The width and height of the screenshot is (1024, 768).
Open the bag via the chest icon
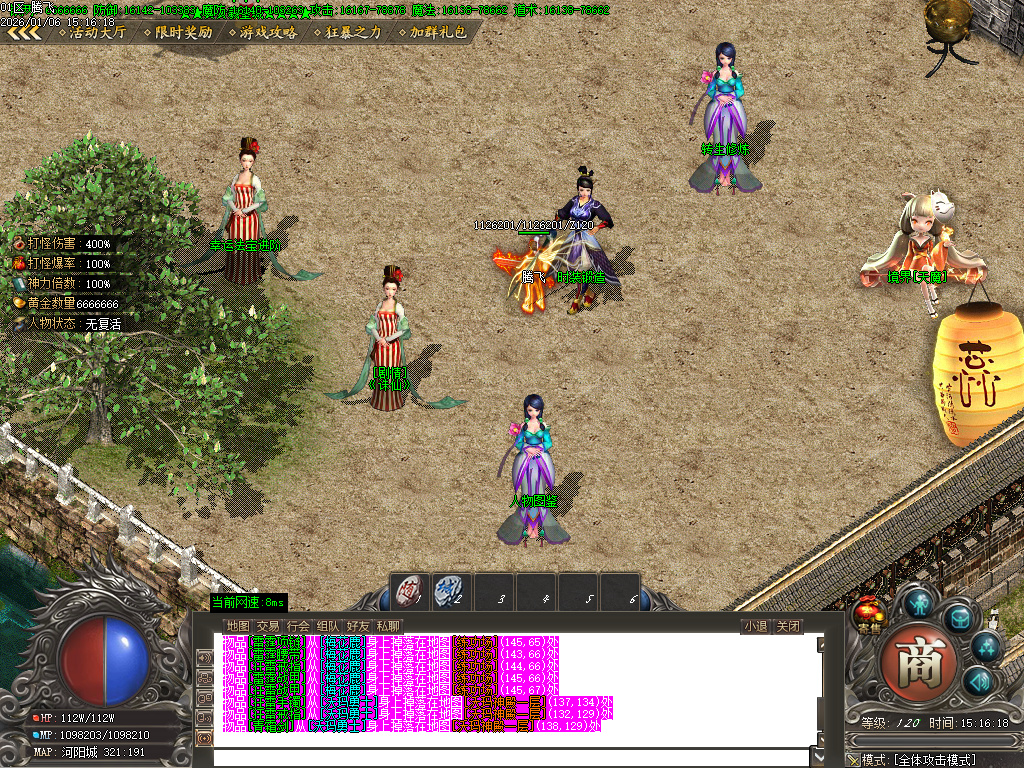pyautogui.click(x=960, y=617)
